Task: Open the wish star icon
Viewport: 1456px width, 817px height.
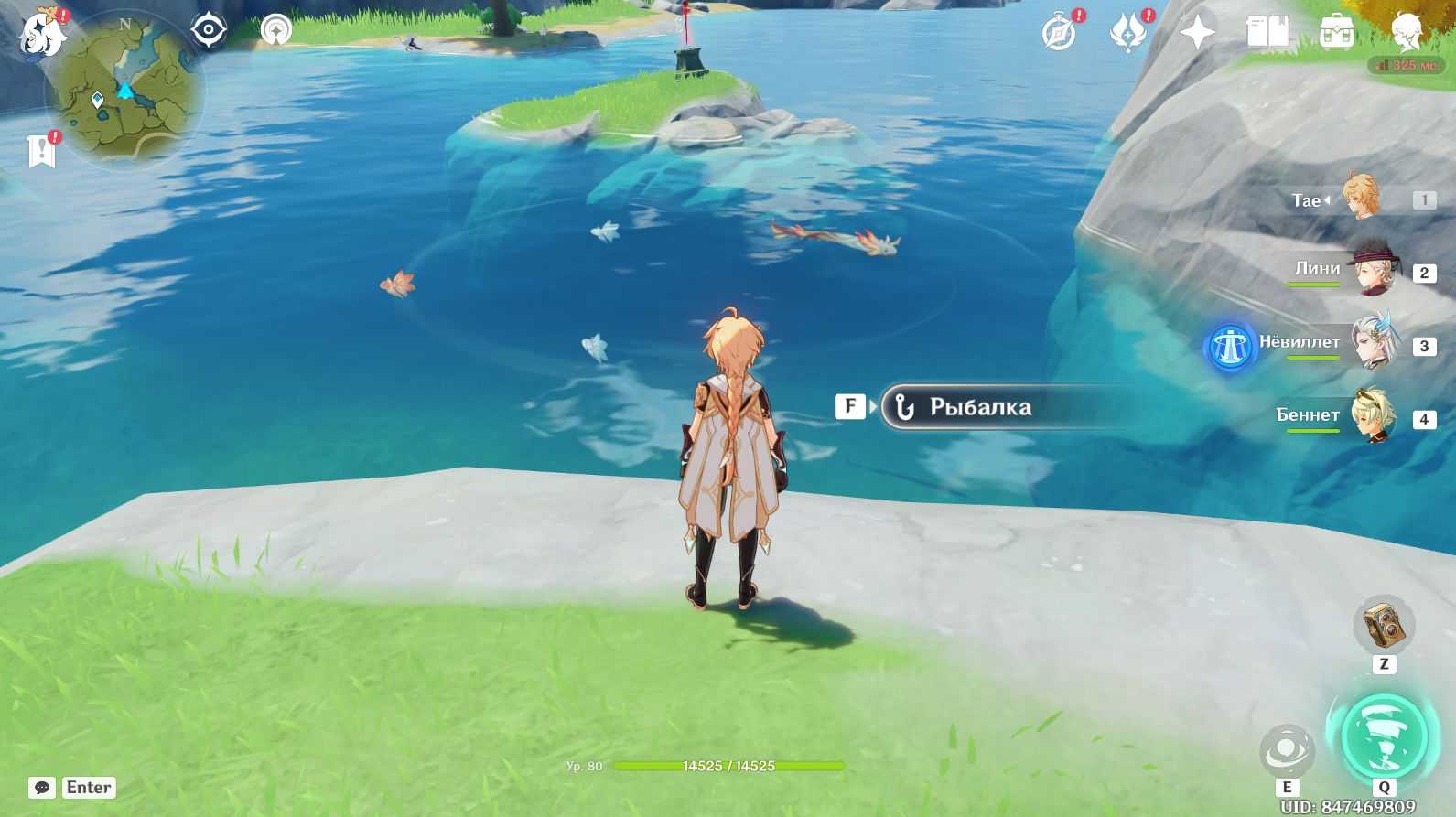Action: click(x=1197, y=34)
